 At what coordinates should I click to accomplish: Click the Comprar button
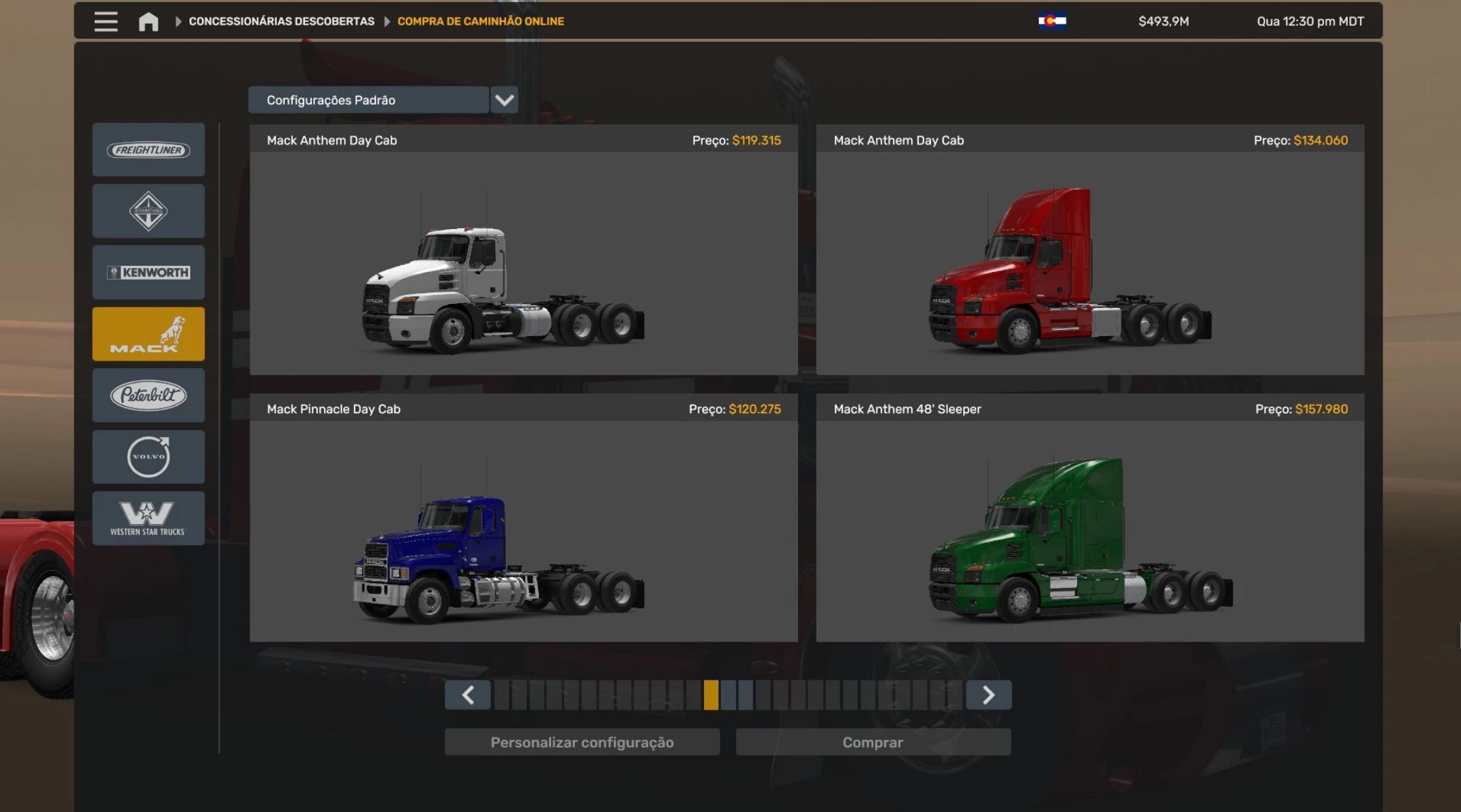pos(872,742)
